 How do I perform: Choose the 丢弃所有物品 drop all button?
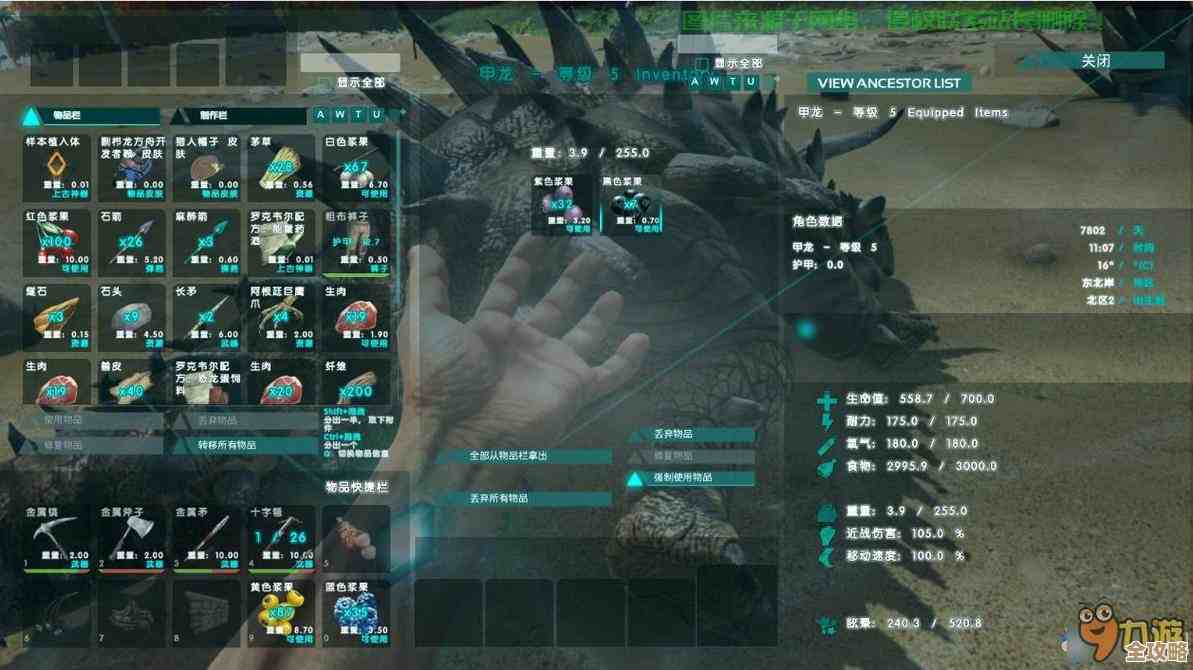[x=523, y=497]
